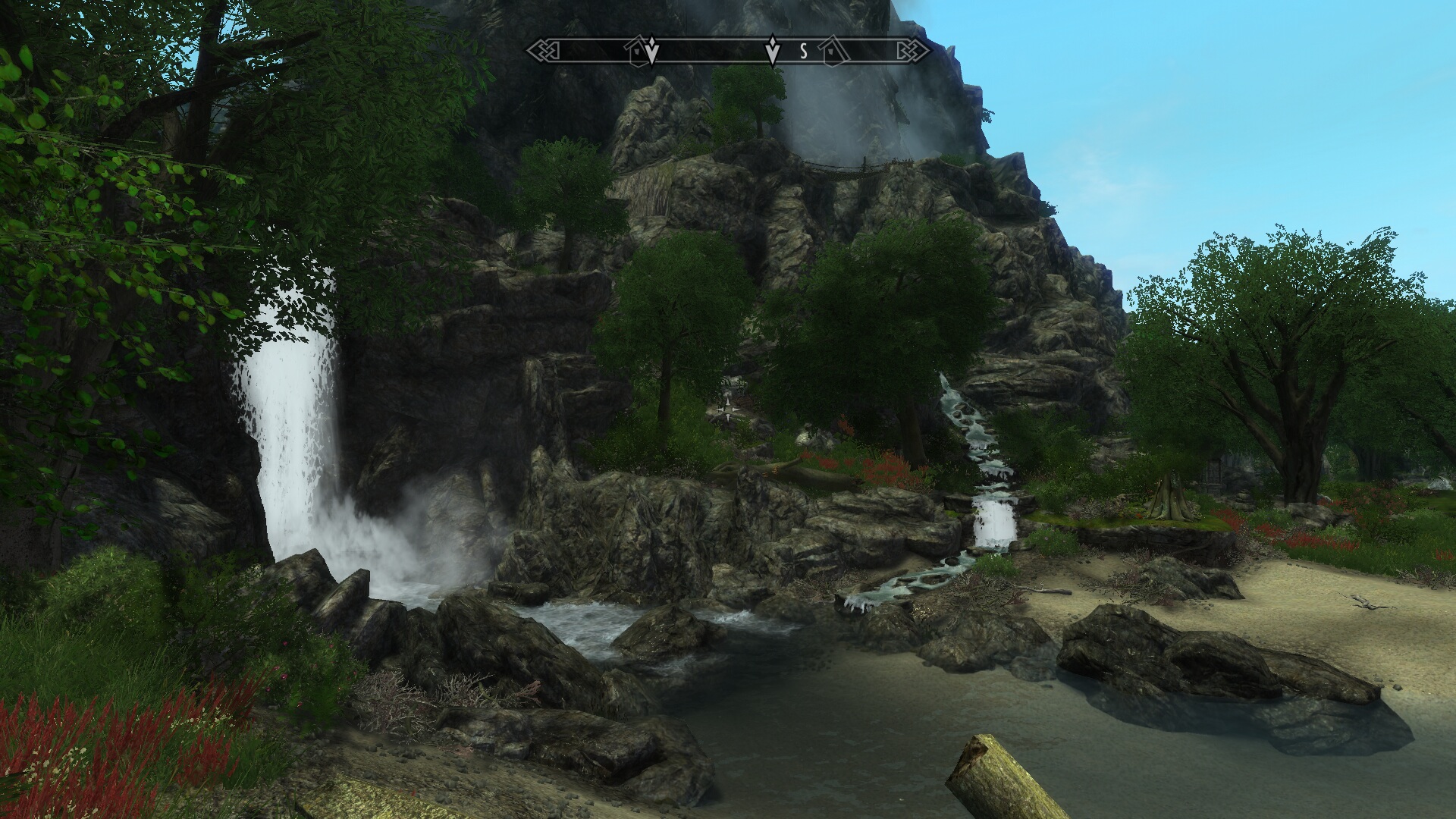Select the South cardinal letter on the compass
Image resolution: width=1456 pixels, height=819 pixels.
[x=804, y=51]
